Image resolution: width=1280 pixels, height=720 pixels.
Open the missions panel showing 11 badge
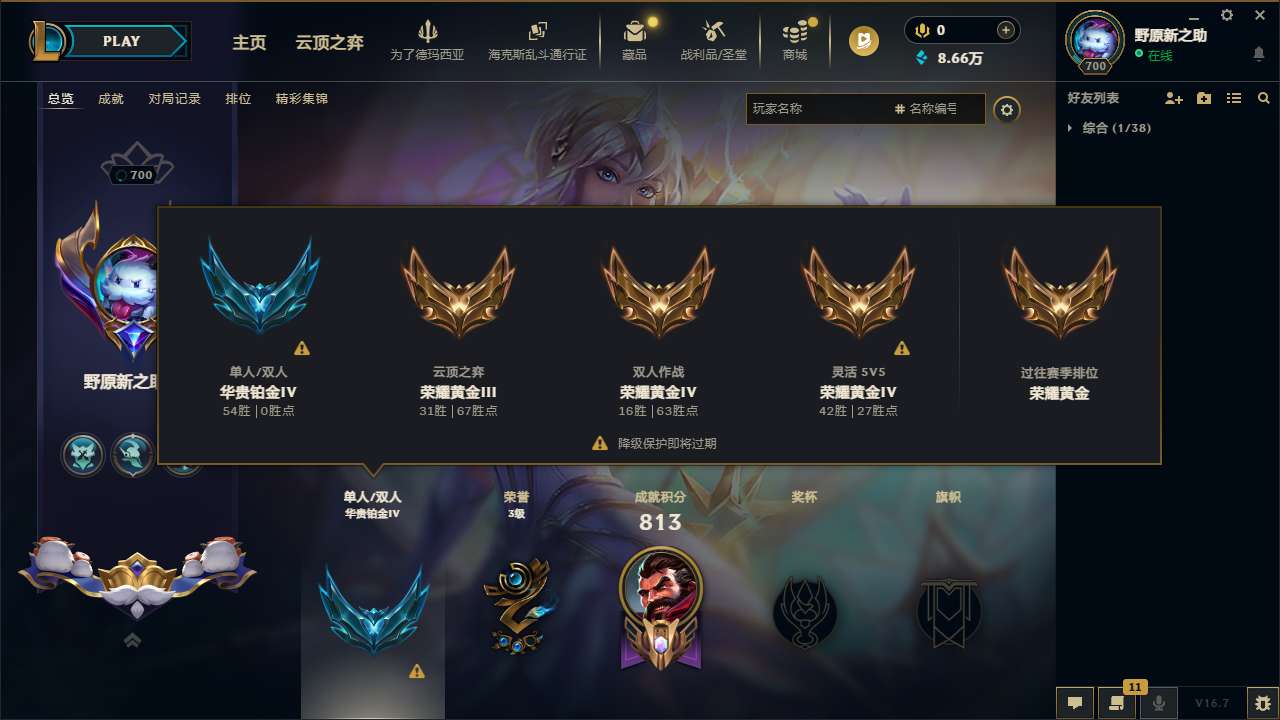[1118, 703]
